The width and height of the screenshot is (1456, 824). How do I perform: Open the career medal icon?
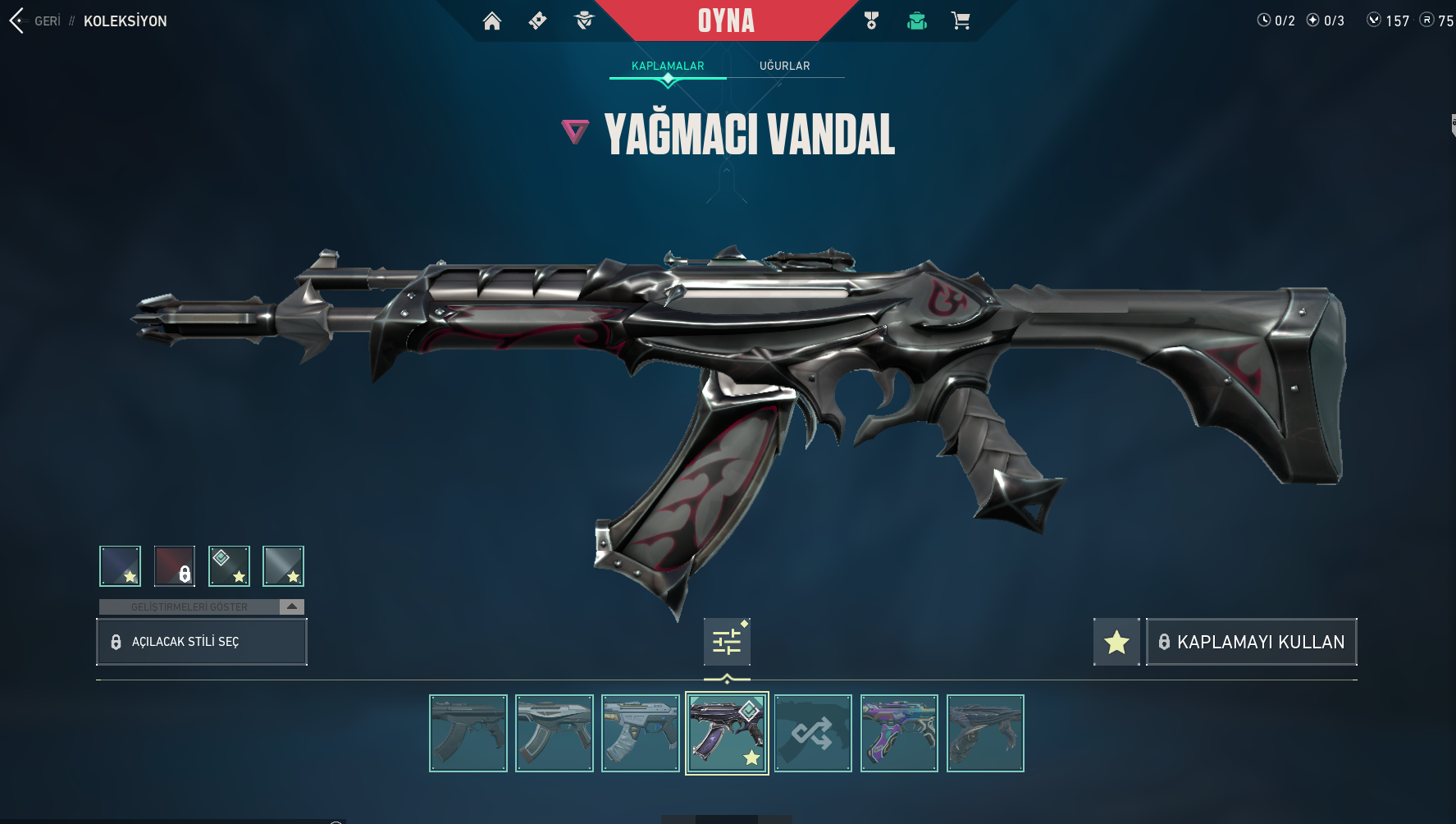(x=871, y=21)
